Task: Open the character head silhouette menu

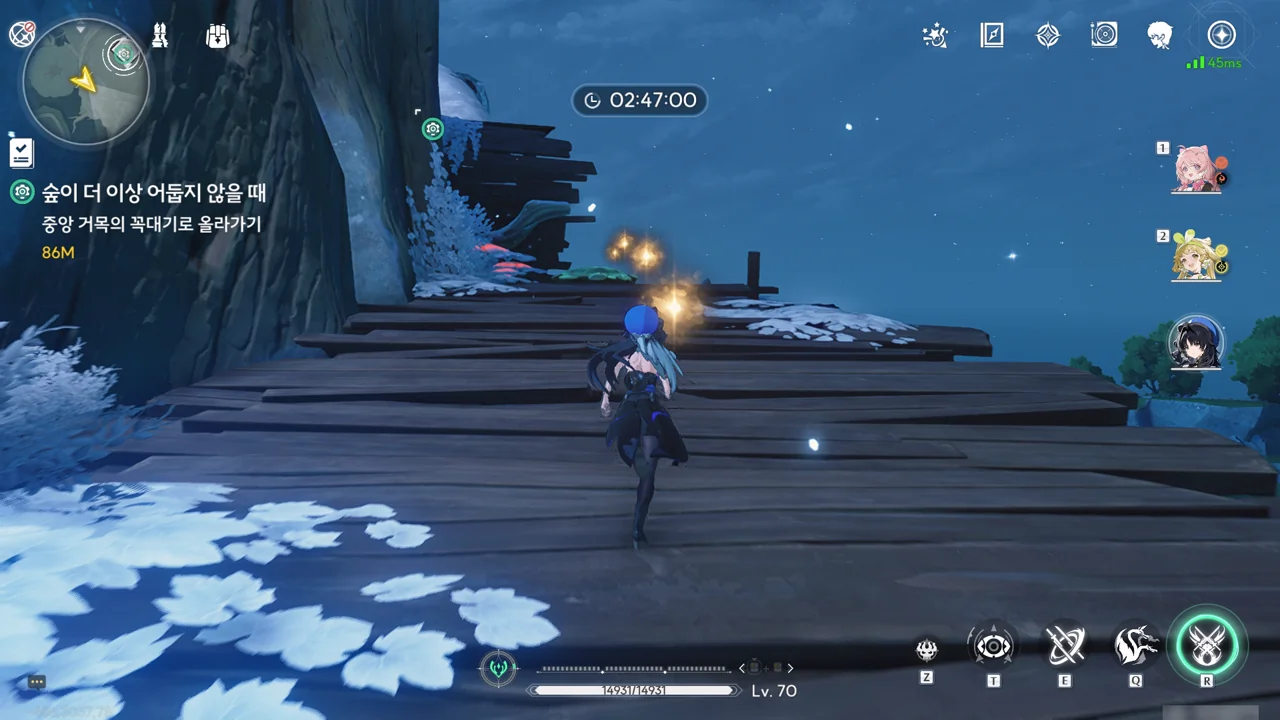Action: 1160,36
